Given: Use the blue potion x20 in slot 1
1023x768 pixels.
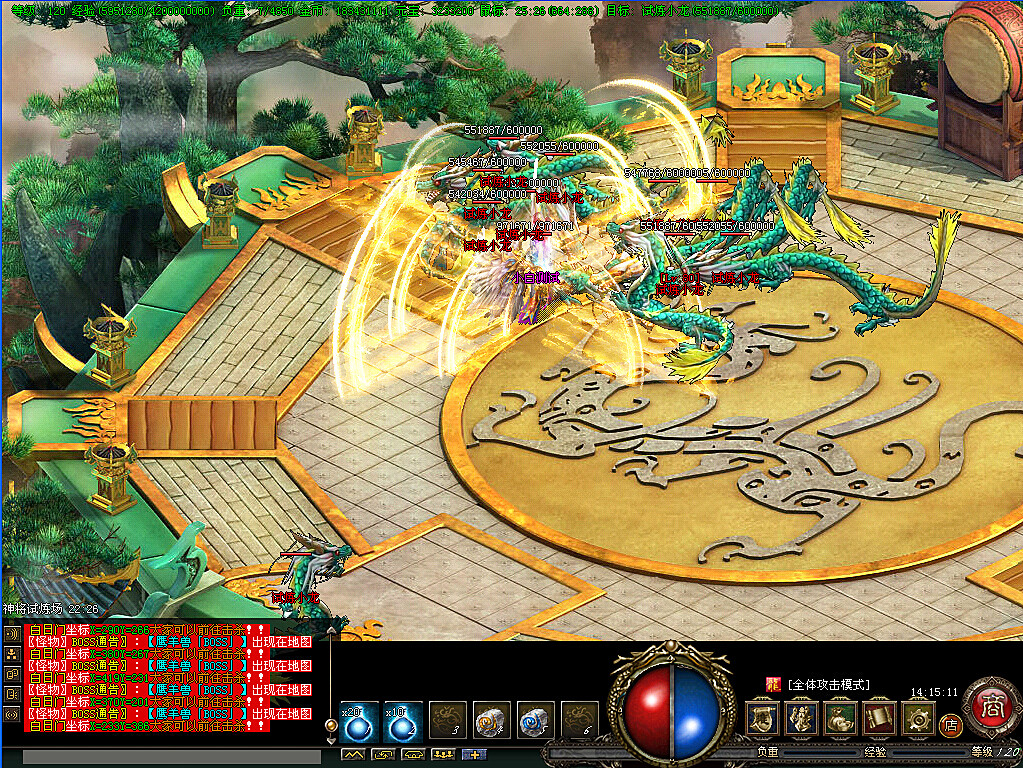Looking at the screenshot, I should tap(357, 722).
